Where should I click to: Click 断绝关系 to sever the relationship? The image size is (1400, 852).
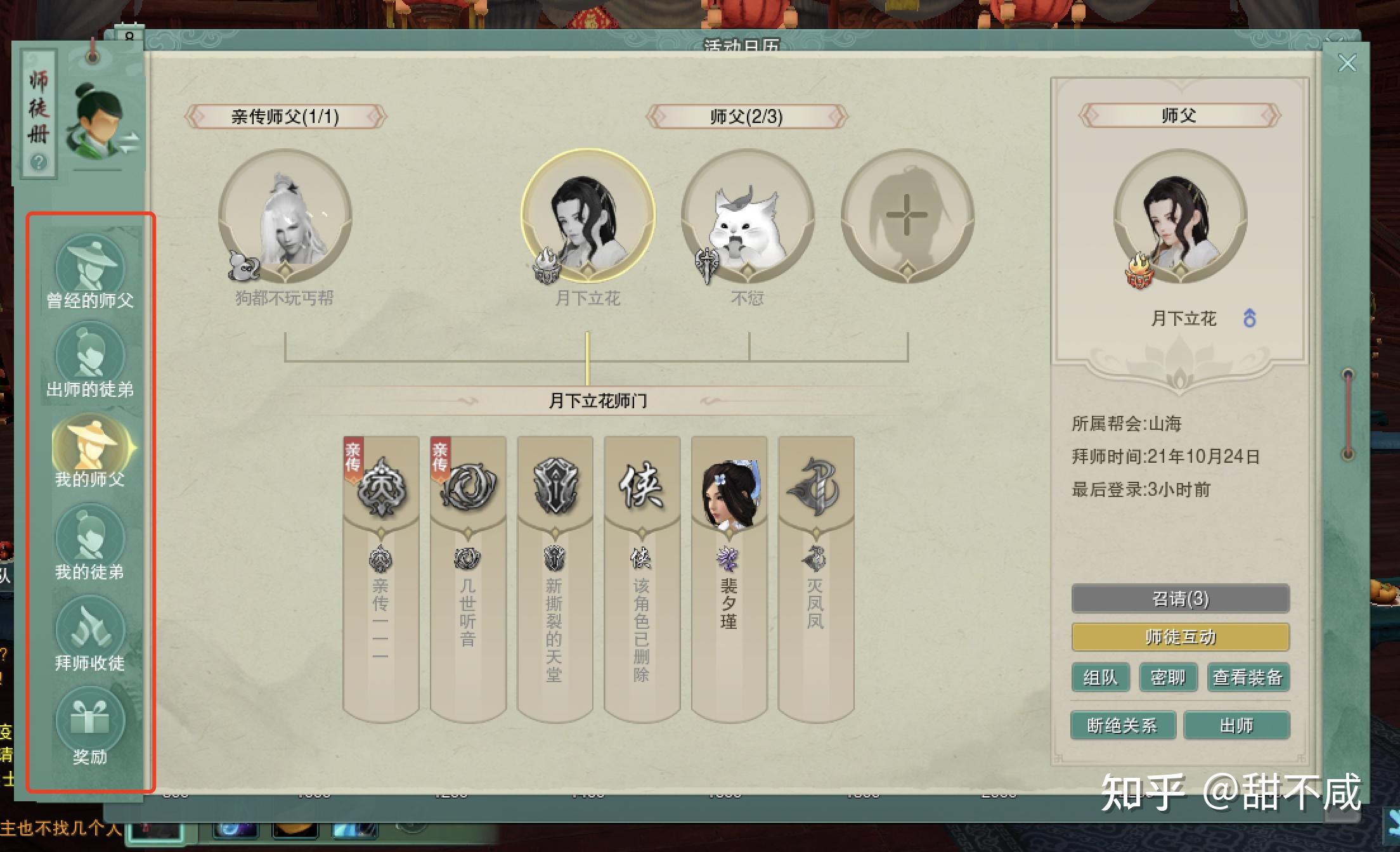coord(1122,725)
